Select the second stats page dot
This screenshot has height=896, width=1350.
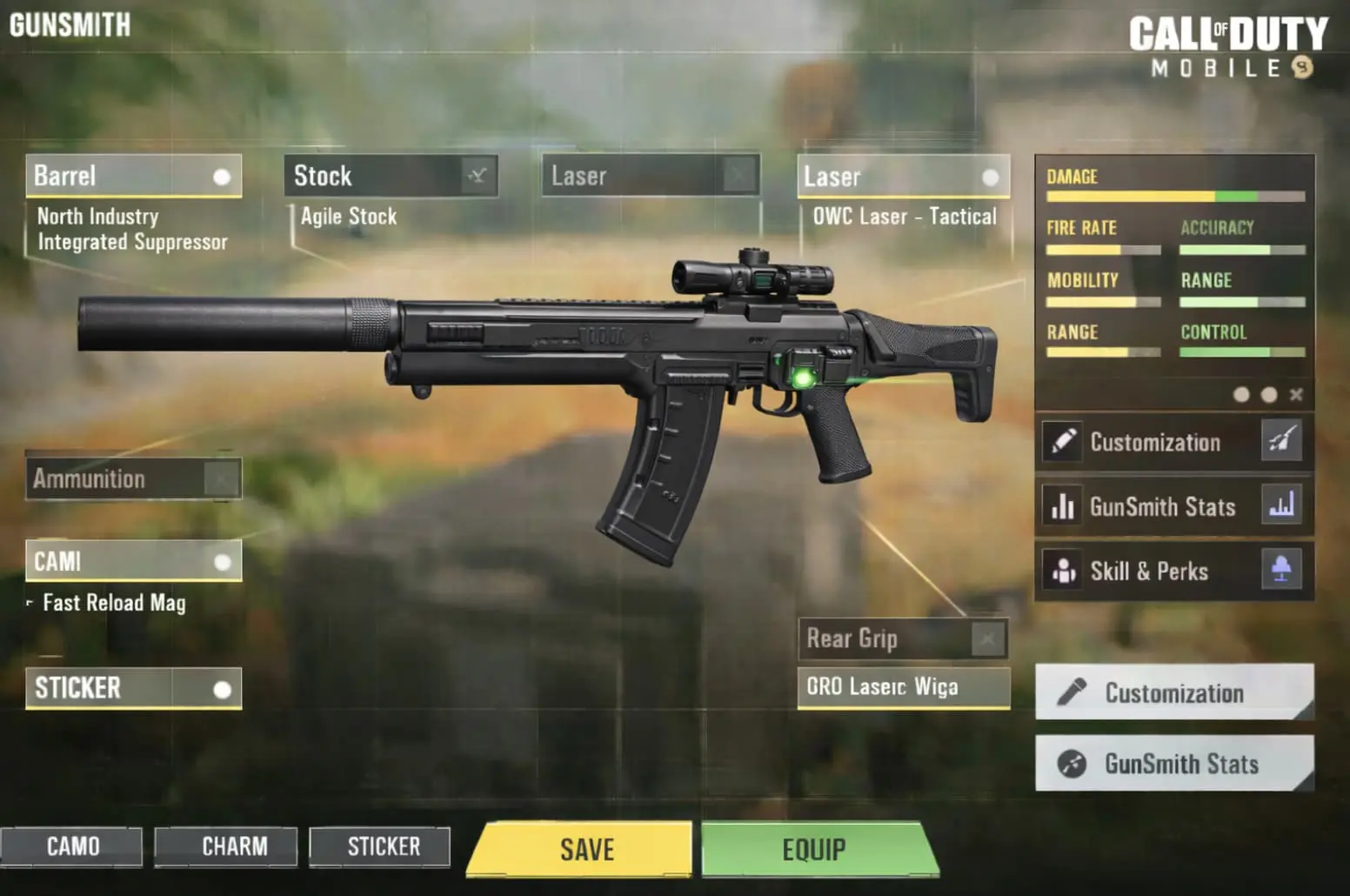click(1269, 394)
